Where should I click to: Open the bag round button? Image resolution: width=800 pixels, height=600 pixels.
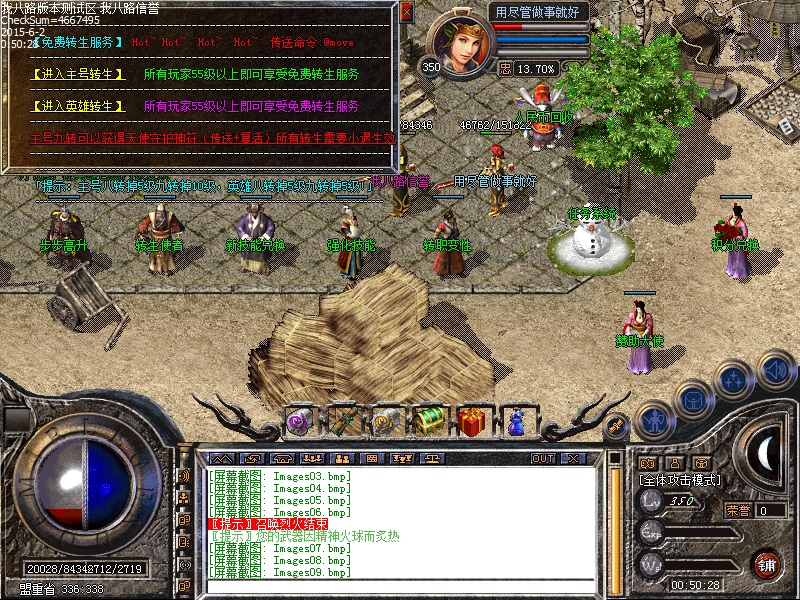(694, 397)
